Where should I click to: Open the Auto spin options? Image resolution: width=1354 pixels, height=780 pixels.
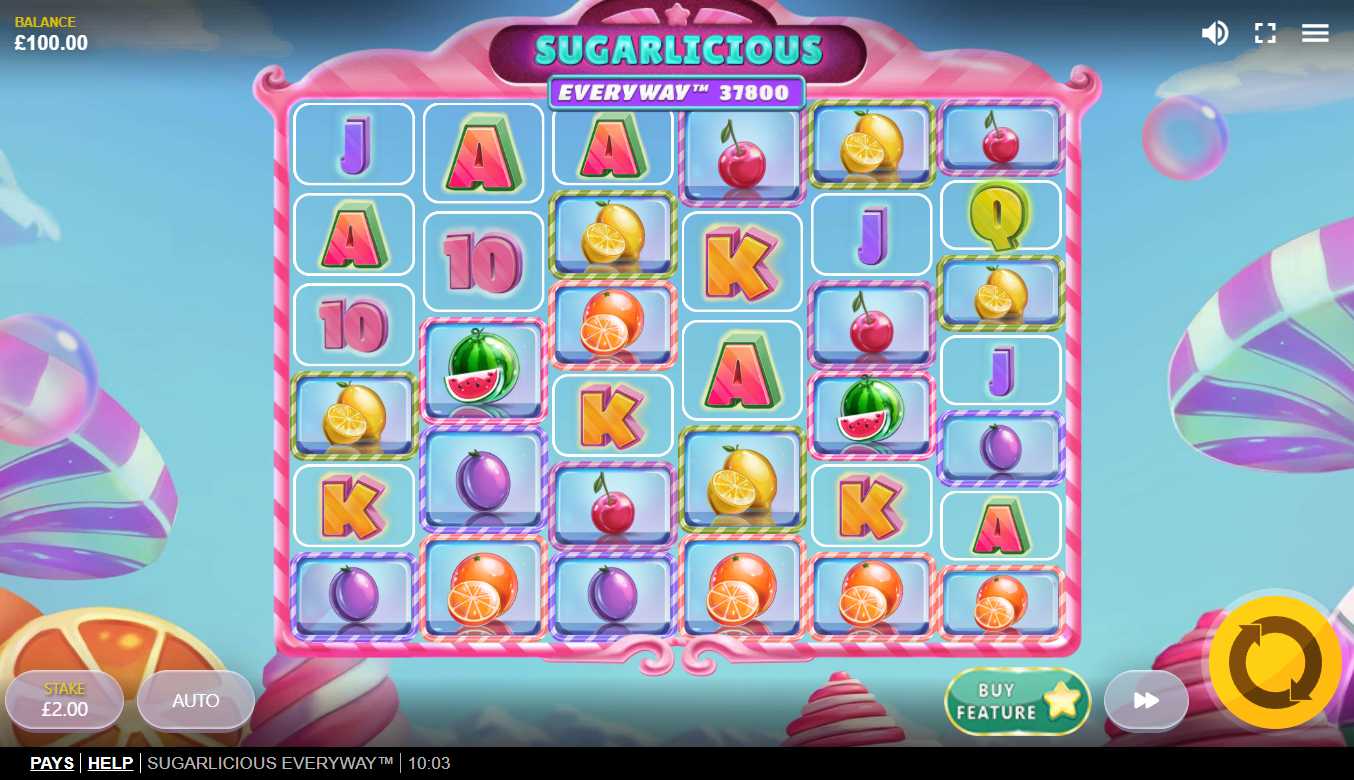[x=196, y=701]
